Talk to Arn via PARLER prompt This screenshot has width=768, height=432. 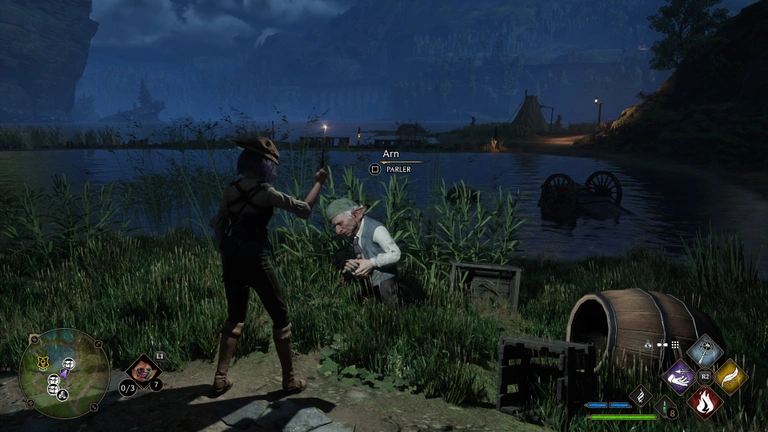(376, 169)
